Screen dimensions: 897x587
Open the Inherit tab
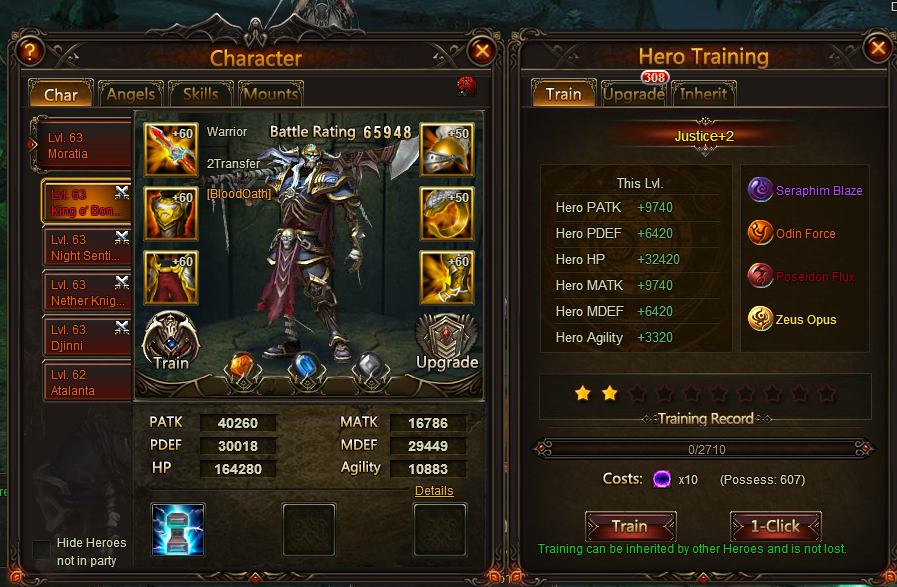click(x=704, y=94)
